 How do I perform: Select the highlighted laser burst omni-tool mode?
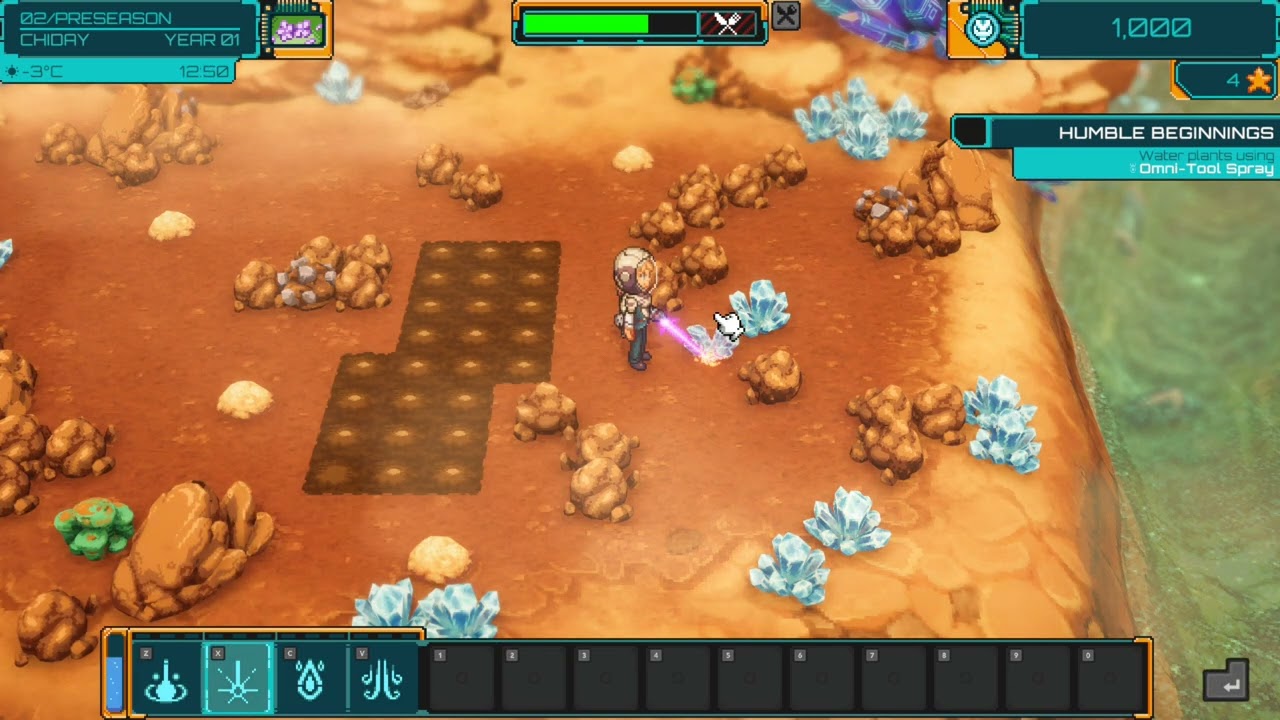[238, 679]
